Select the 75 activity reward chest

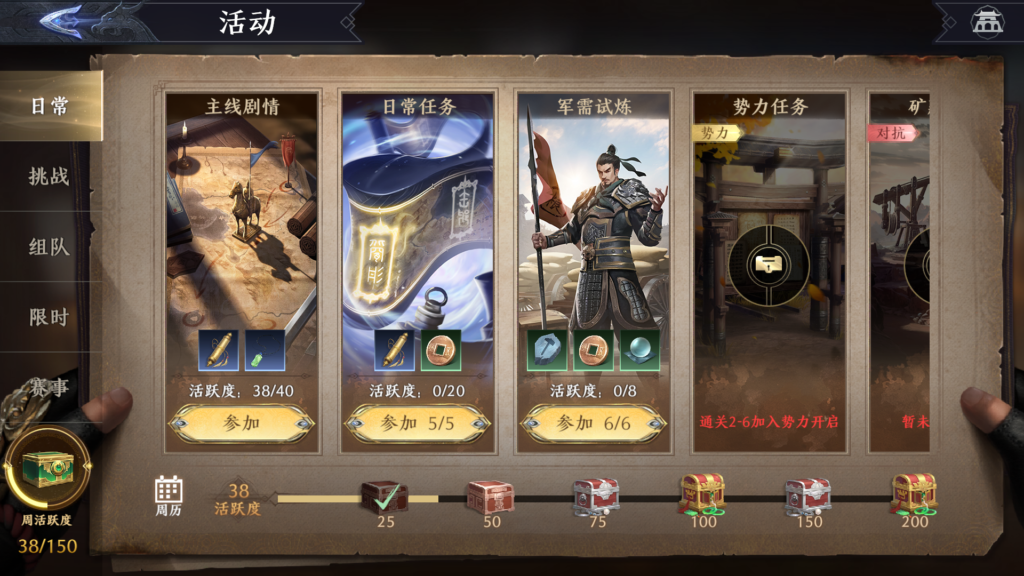pos(596,496)
